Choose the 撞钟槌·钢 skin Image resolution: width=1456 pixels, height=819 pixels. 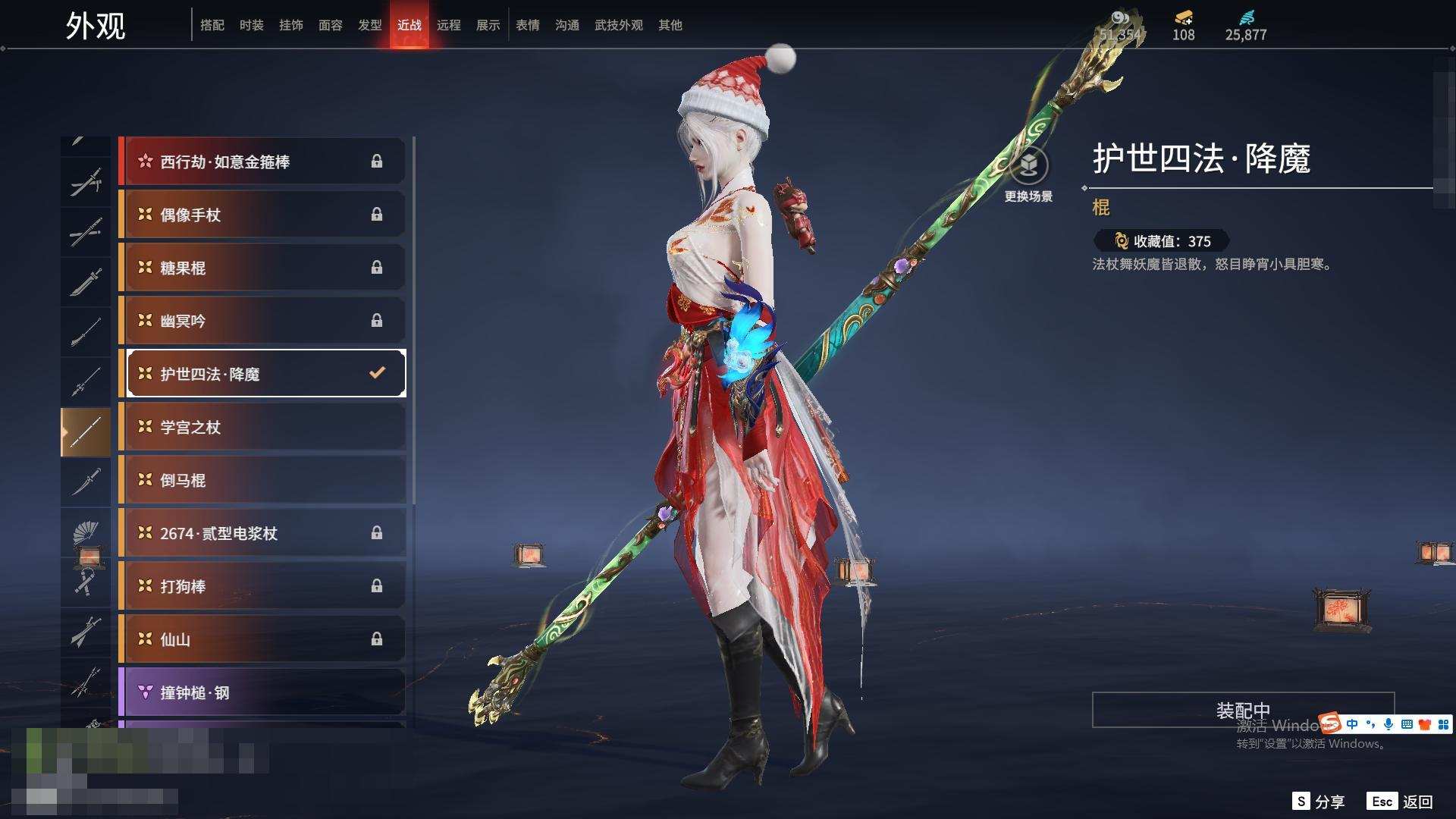[262, 692]
